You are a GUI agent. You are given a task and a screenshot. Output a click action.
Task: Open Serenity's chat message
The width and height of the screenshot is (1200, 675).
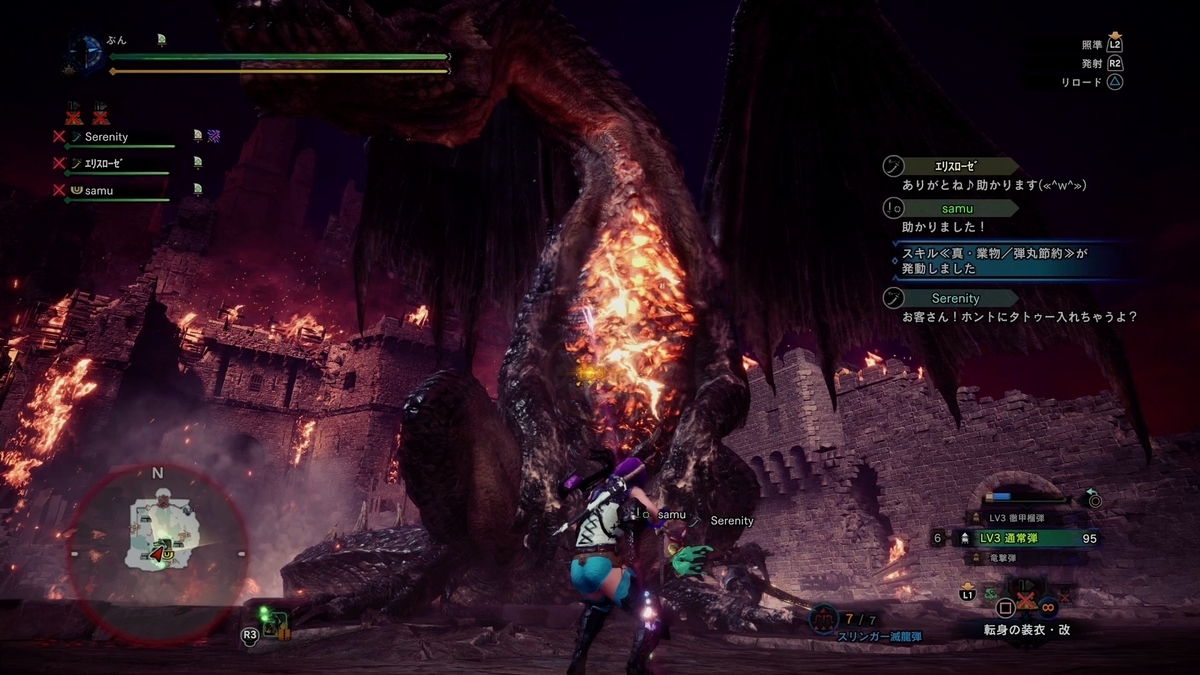click(1020, 317)
